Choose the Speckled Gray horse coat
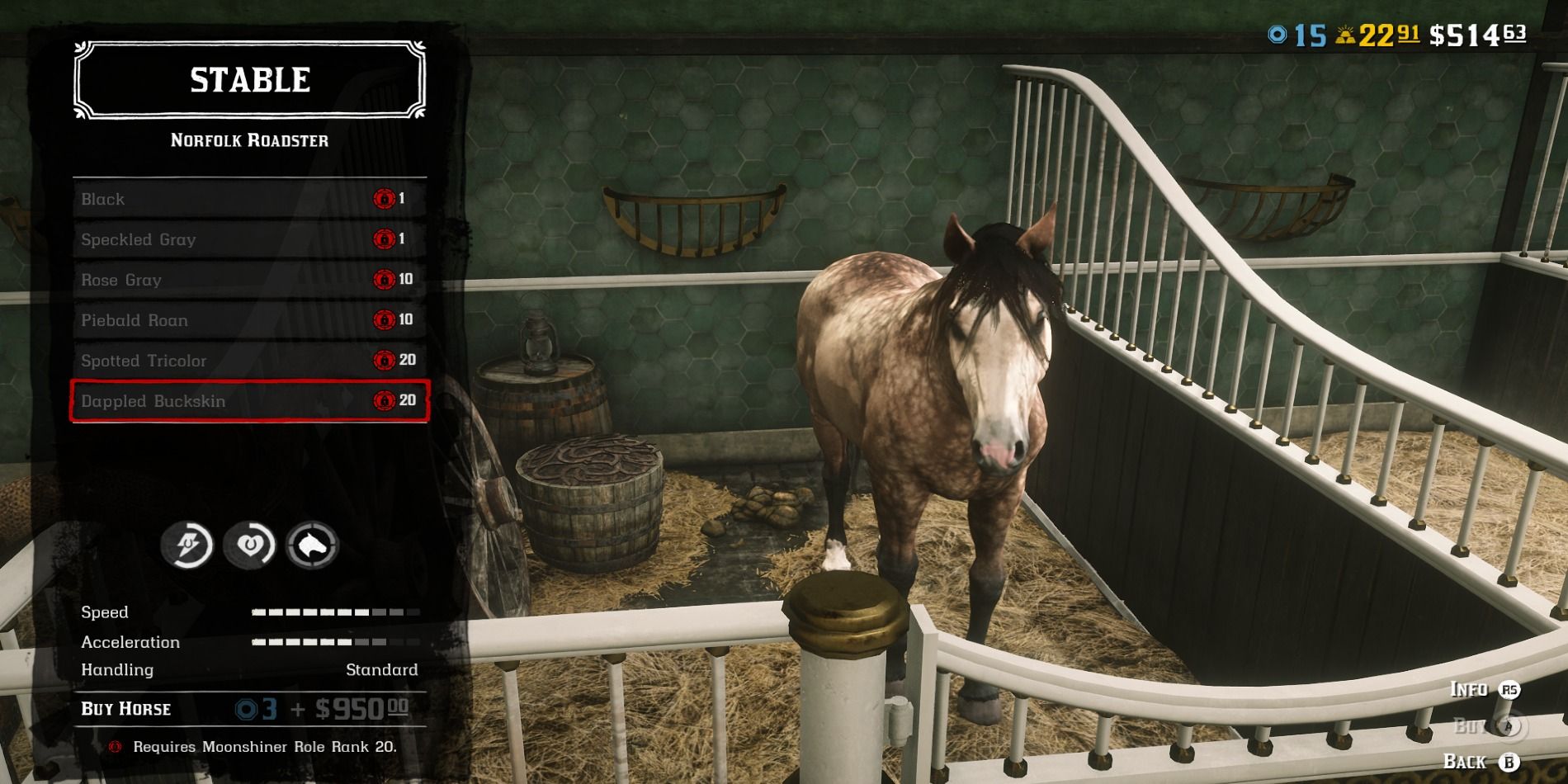This screenshot has width=1568, height=784. (x=248, y=239)
